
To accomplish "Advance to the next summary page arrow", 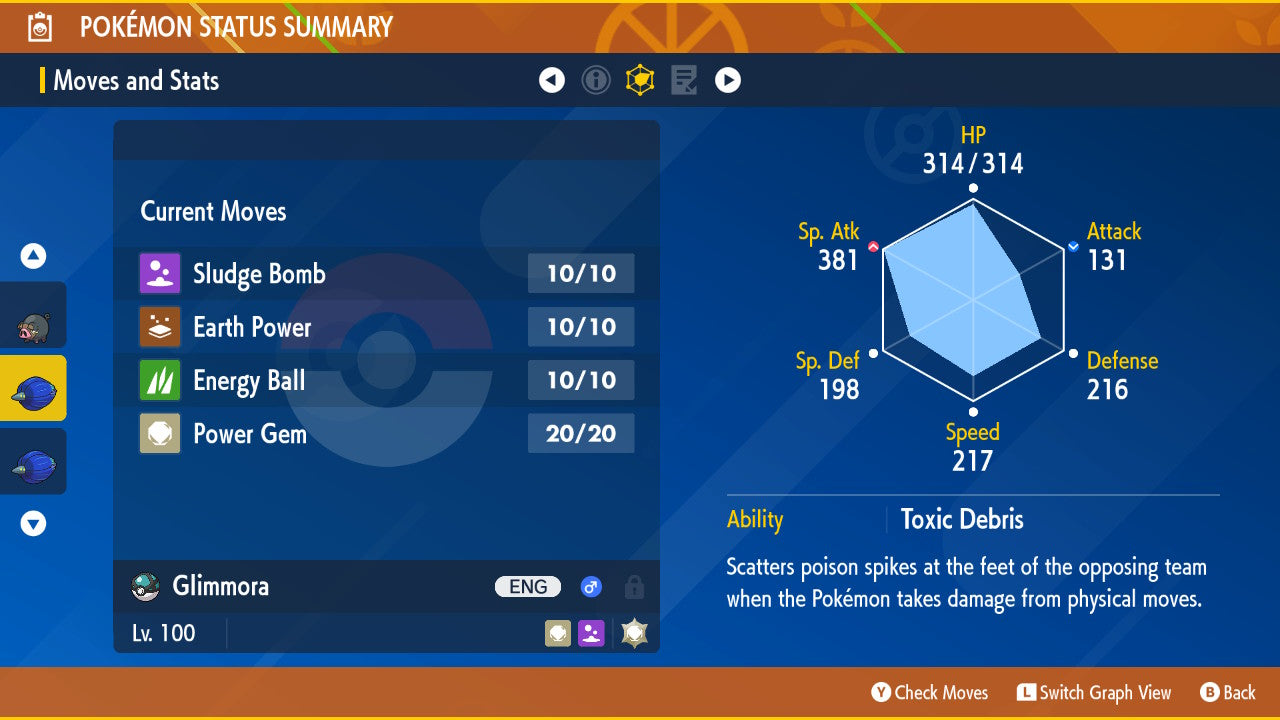I will click(728, 80).
